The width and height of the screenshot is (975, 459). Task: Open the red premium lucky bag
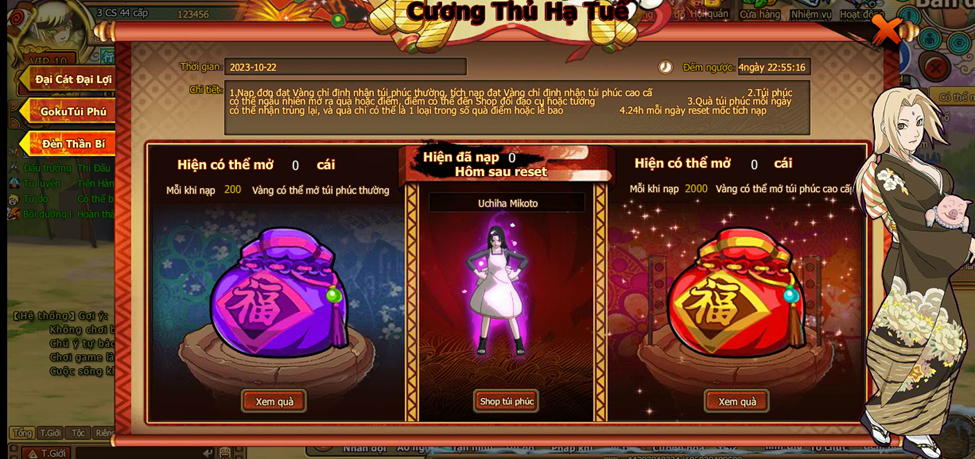tap(738, 300)
